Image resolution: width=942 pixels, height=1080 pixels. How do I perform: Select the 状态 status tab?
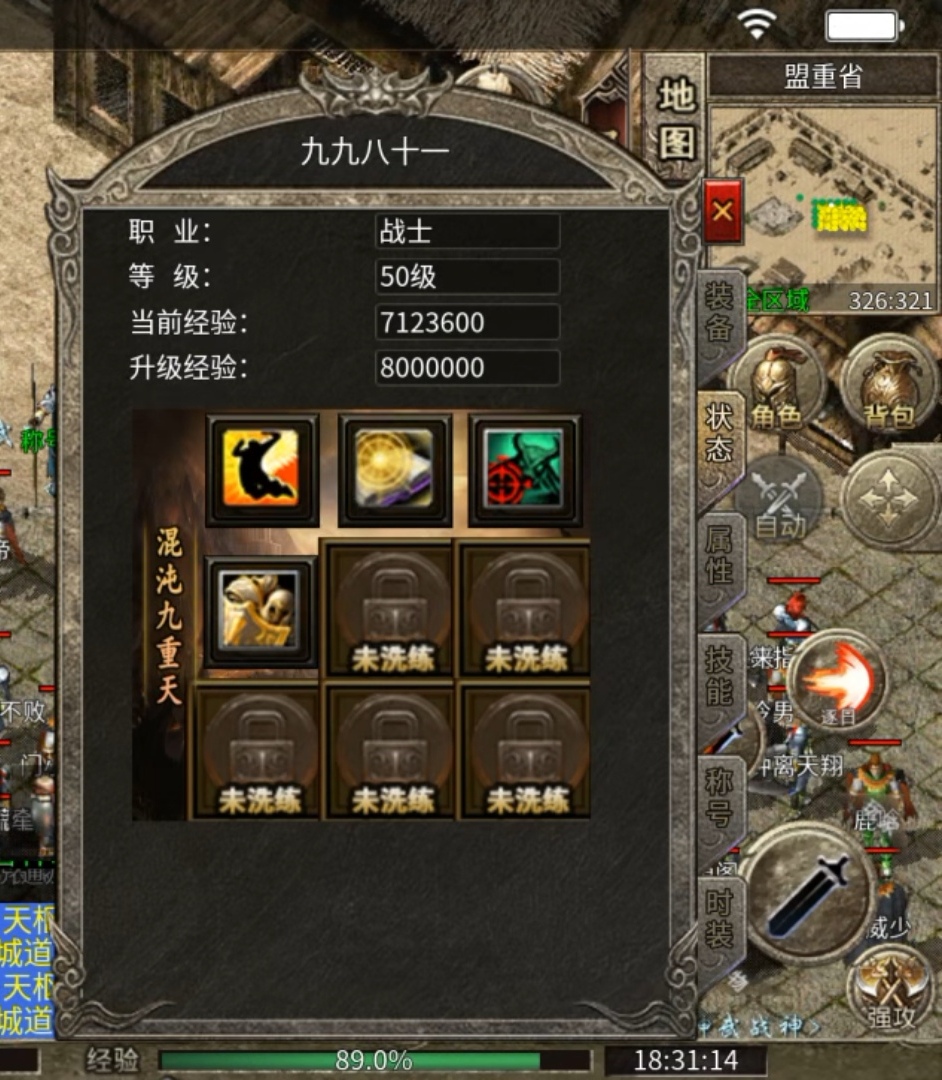[x=720, y=435]
